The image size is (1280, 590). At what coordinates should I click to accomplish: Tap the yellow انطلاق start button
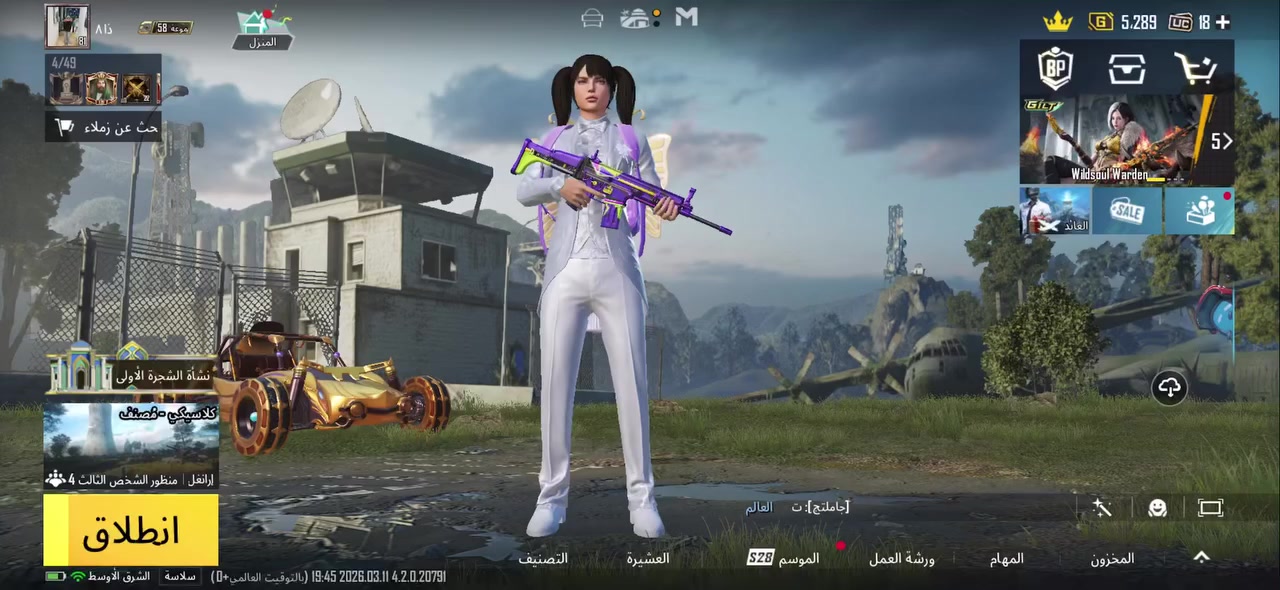131,530
